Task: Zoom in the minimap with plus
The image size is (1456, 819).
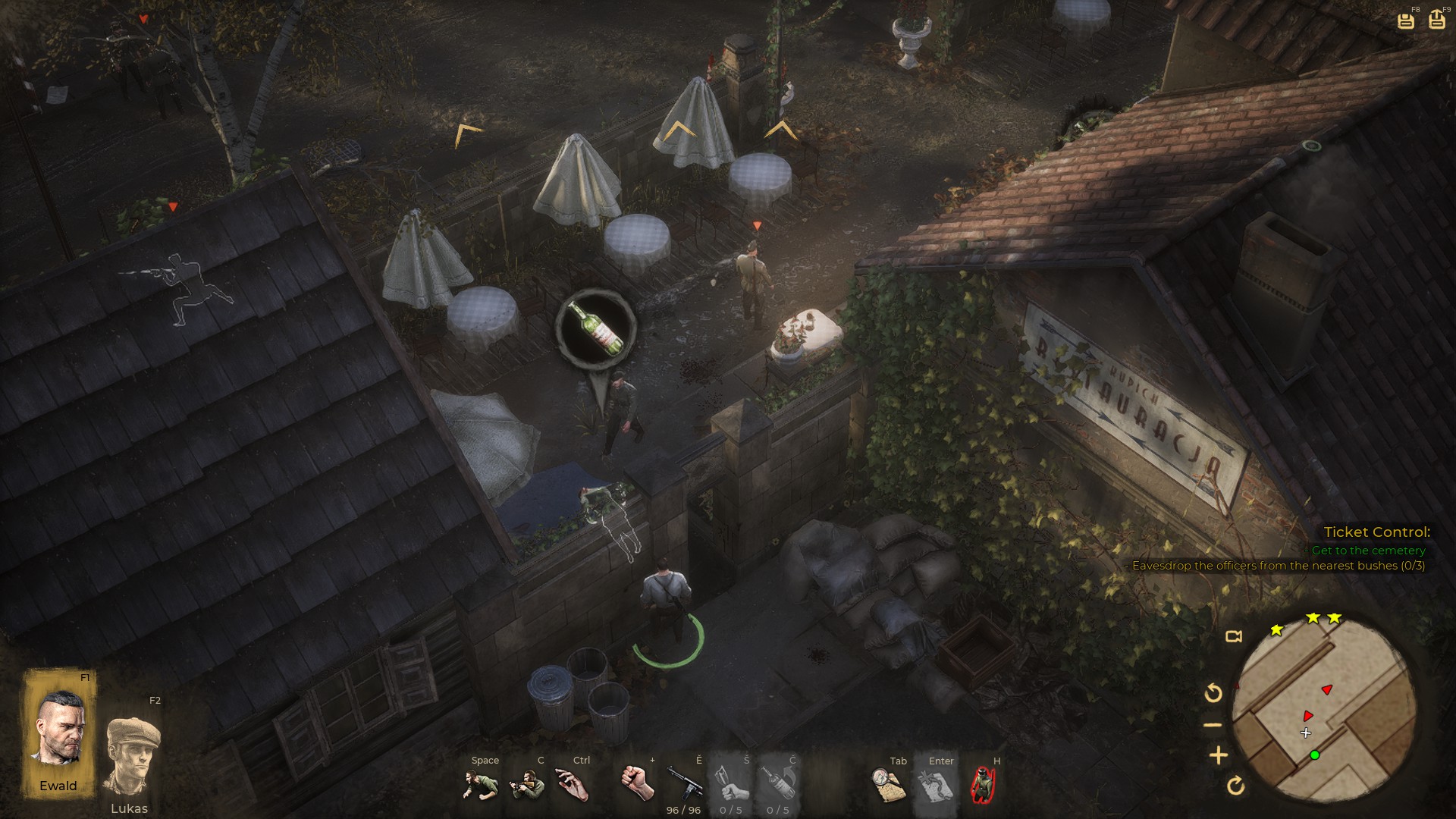Action: click(x=1218, y=755)
